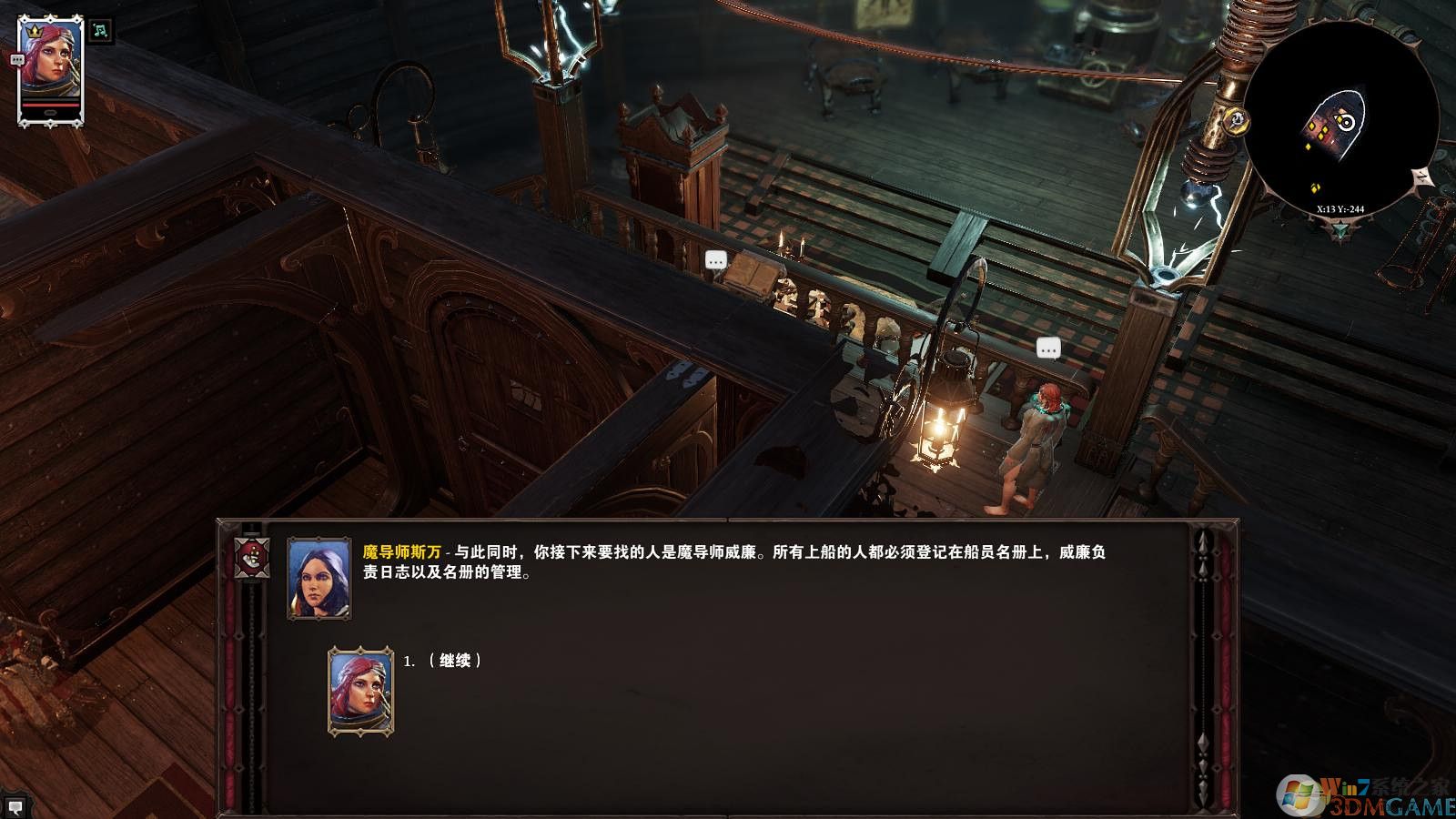Click the coordinates X:13 Y:-244 under the minimap
The image size is (1456, 819).
(1341, 208)
